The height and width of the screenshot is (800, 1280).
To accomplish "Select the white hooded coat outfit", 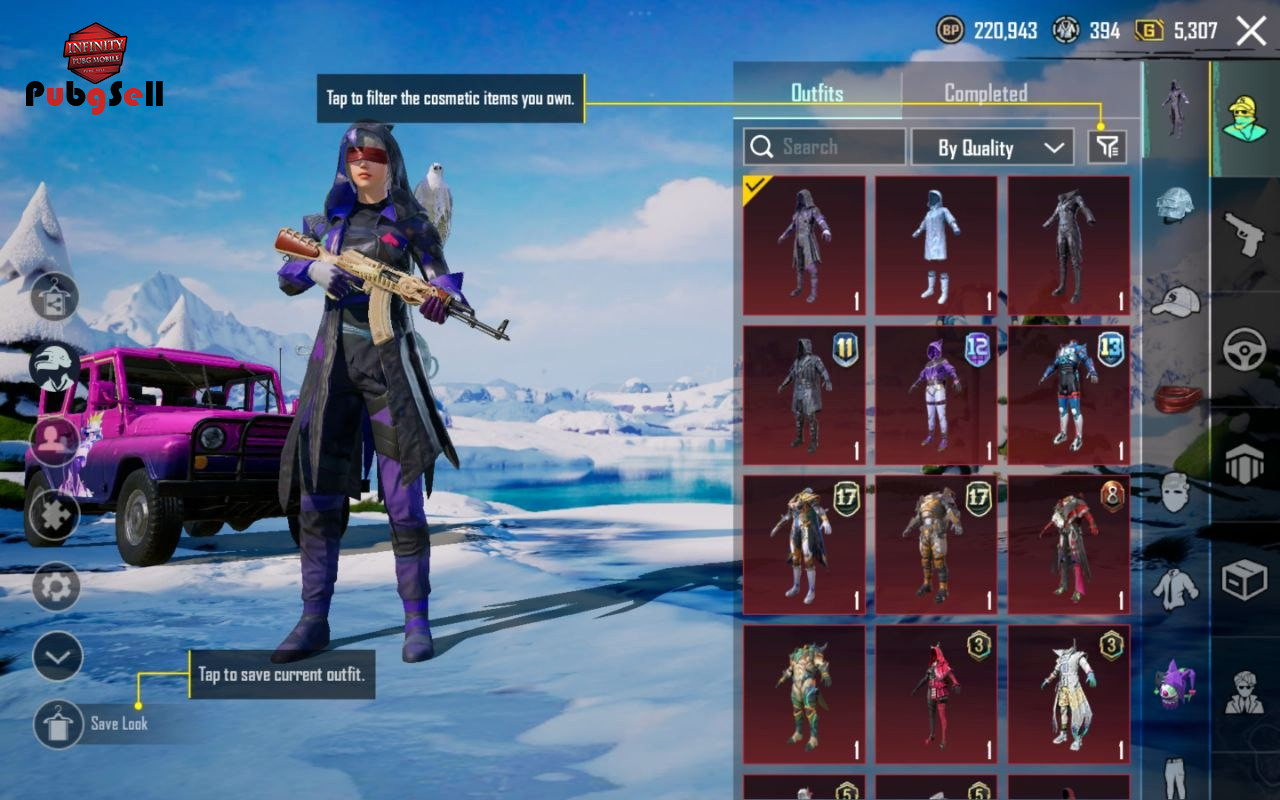I will [x=936, y=246].
